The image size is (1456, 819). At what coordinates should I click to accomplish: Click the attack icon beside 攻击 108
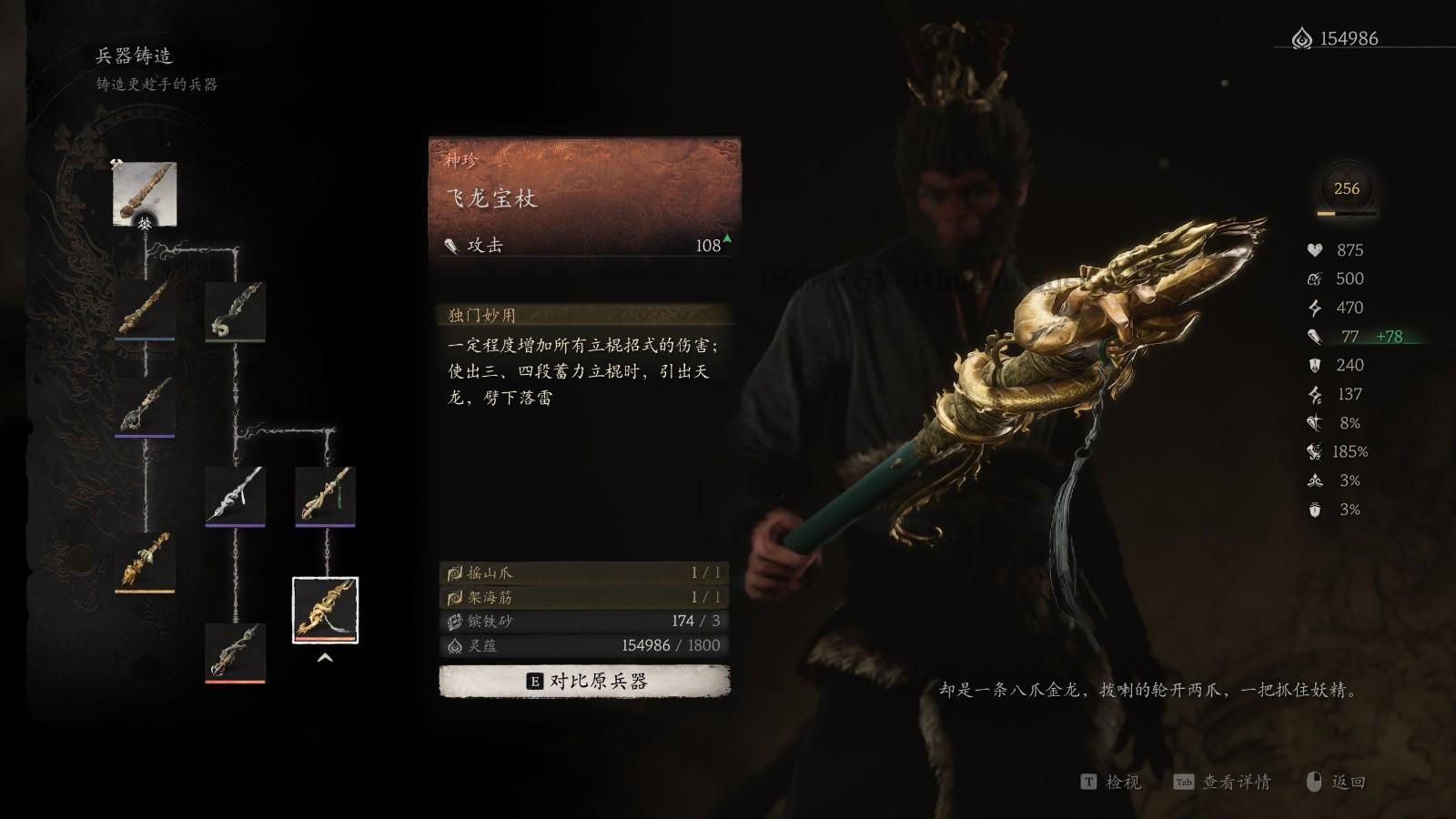451,244
